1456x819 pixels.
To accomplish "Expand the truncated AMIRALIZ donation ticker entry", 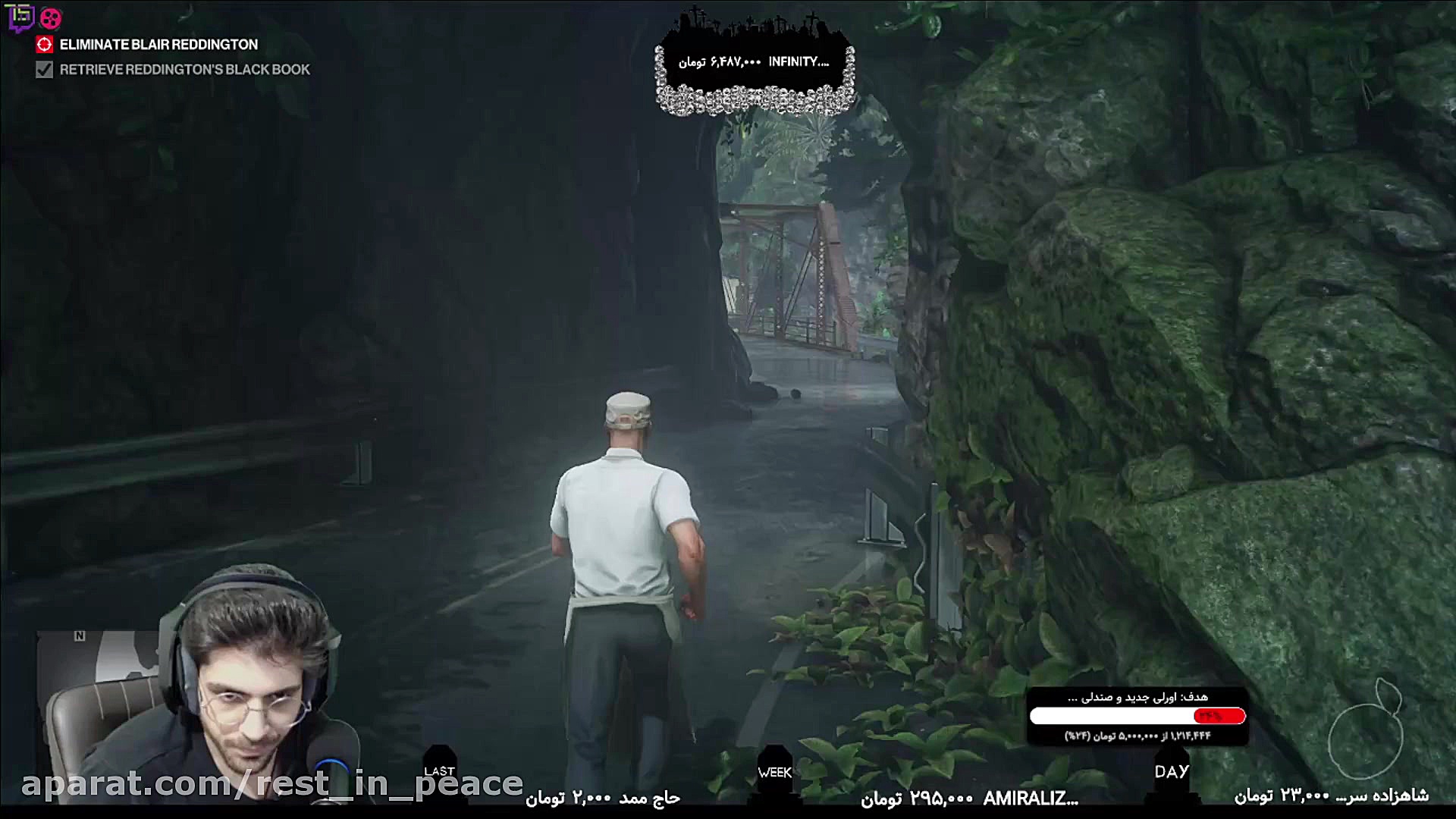I will pos(1031,799).
